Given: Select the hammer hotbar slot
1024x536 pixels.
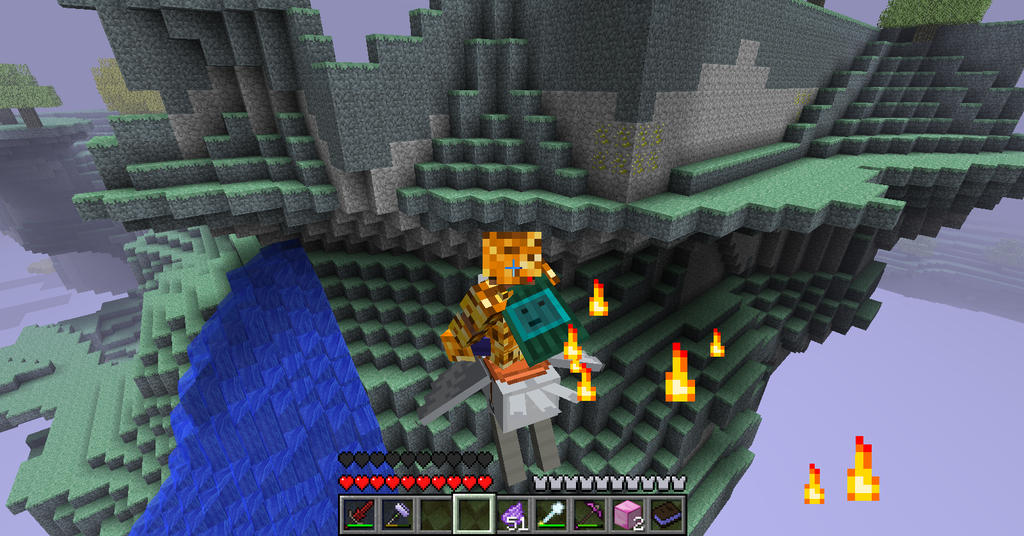Looking at the screenshot, I should click(x=396, y=515).
